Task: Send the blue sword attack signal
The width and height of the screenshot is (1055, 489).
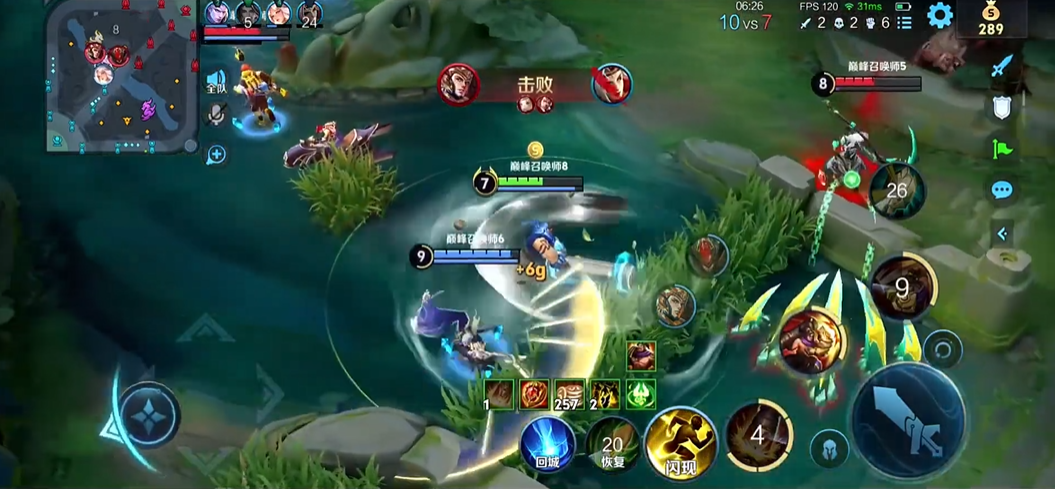Action: point(1002,66)
